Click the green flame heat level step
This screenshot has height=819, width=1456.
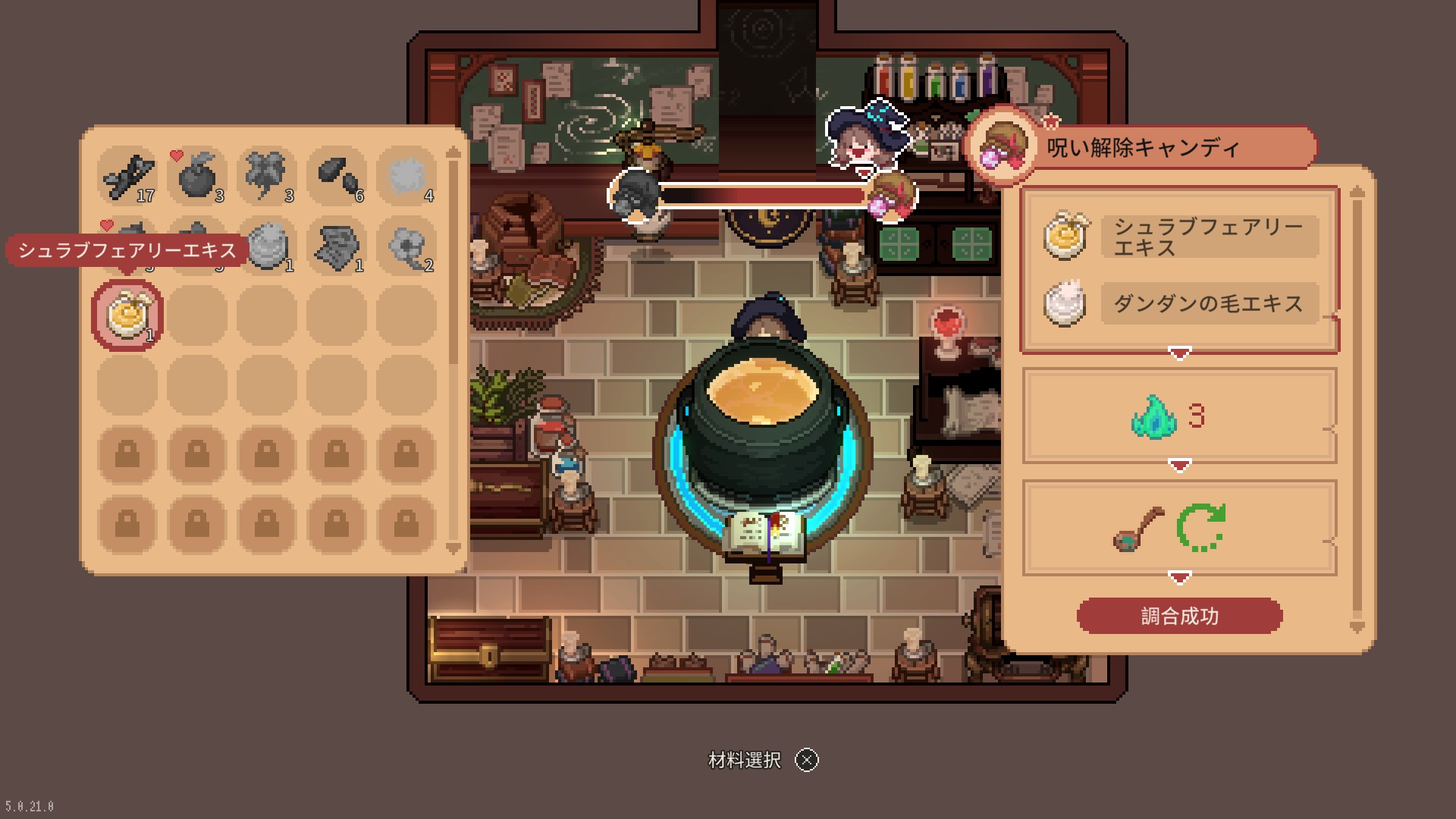tap(1179, 416)
